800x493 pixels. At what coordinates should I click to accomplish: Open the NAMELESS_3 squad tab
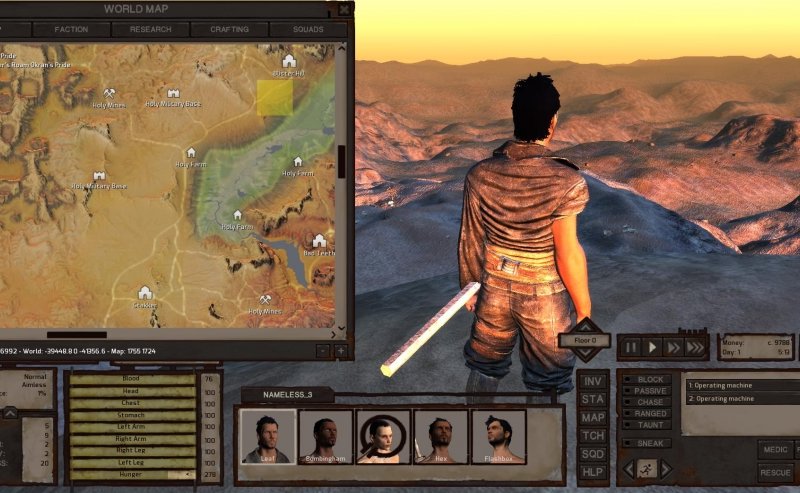click(286, 395)
